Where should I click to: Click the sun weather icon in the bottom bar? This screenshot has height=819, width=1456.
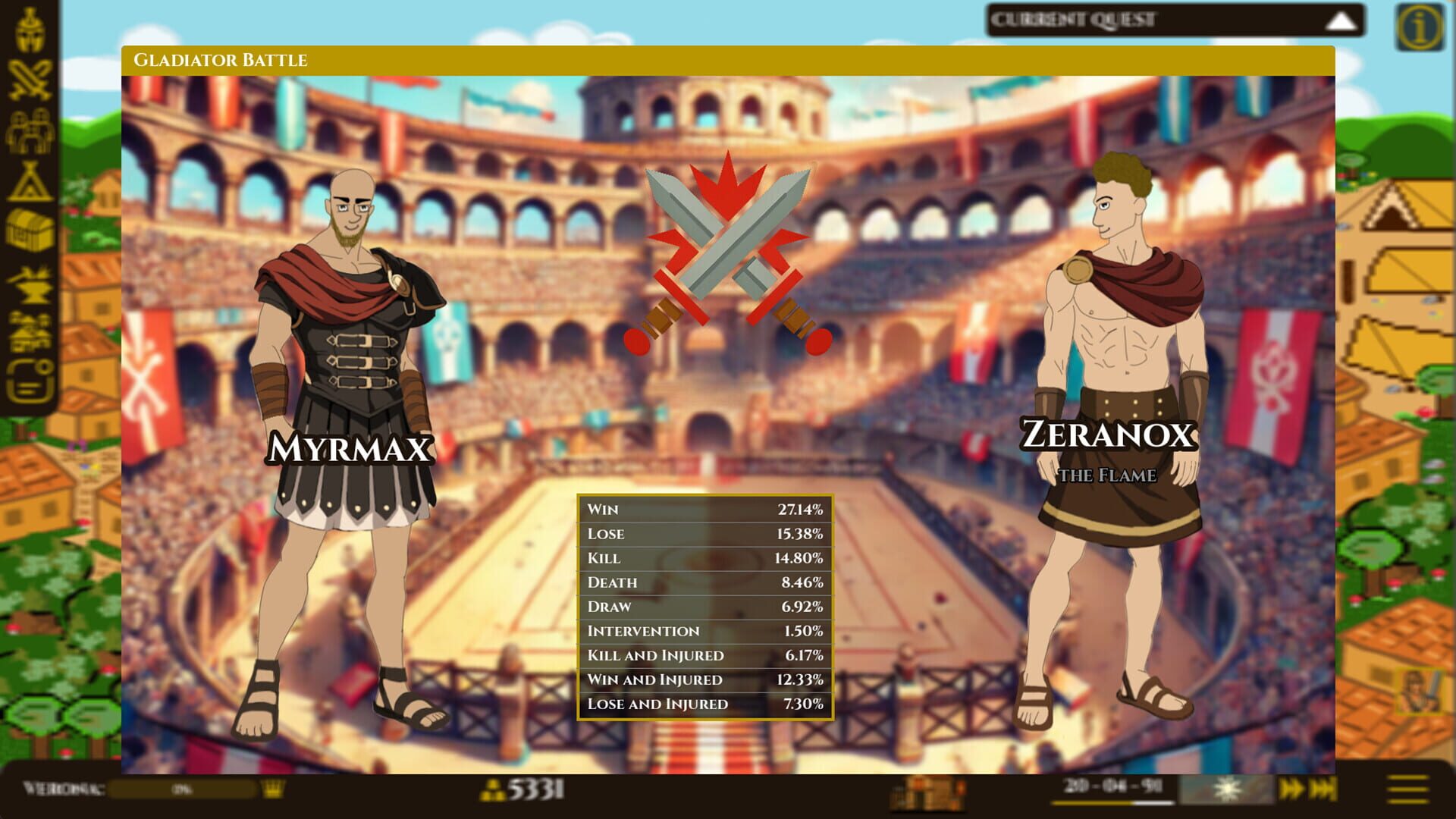[x=1228, y=789]
